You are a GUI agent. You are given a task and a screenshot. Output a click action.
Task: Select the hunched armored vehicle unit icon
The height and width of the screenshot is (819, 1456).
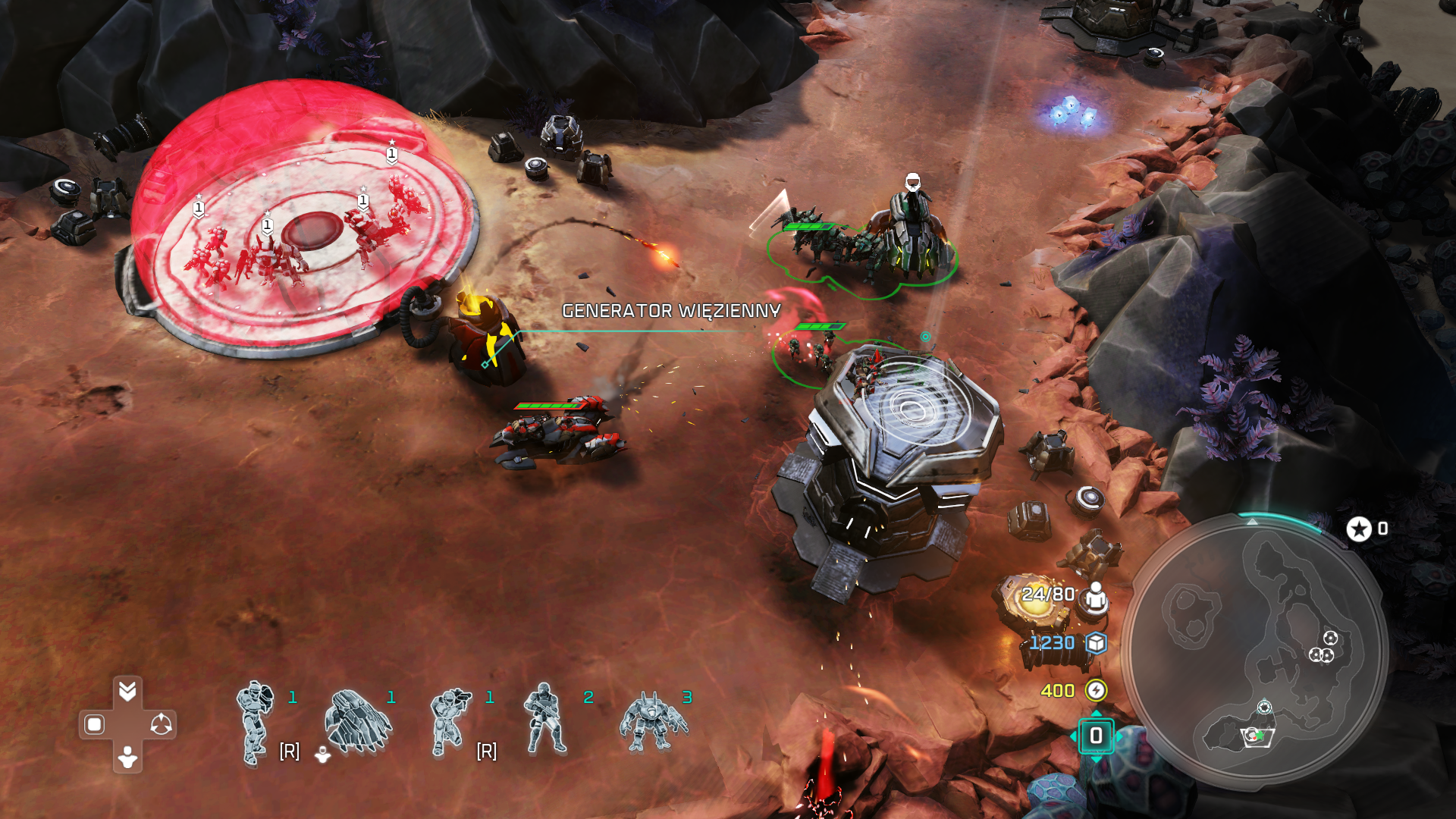356,722
